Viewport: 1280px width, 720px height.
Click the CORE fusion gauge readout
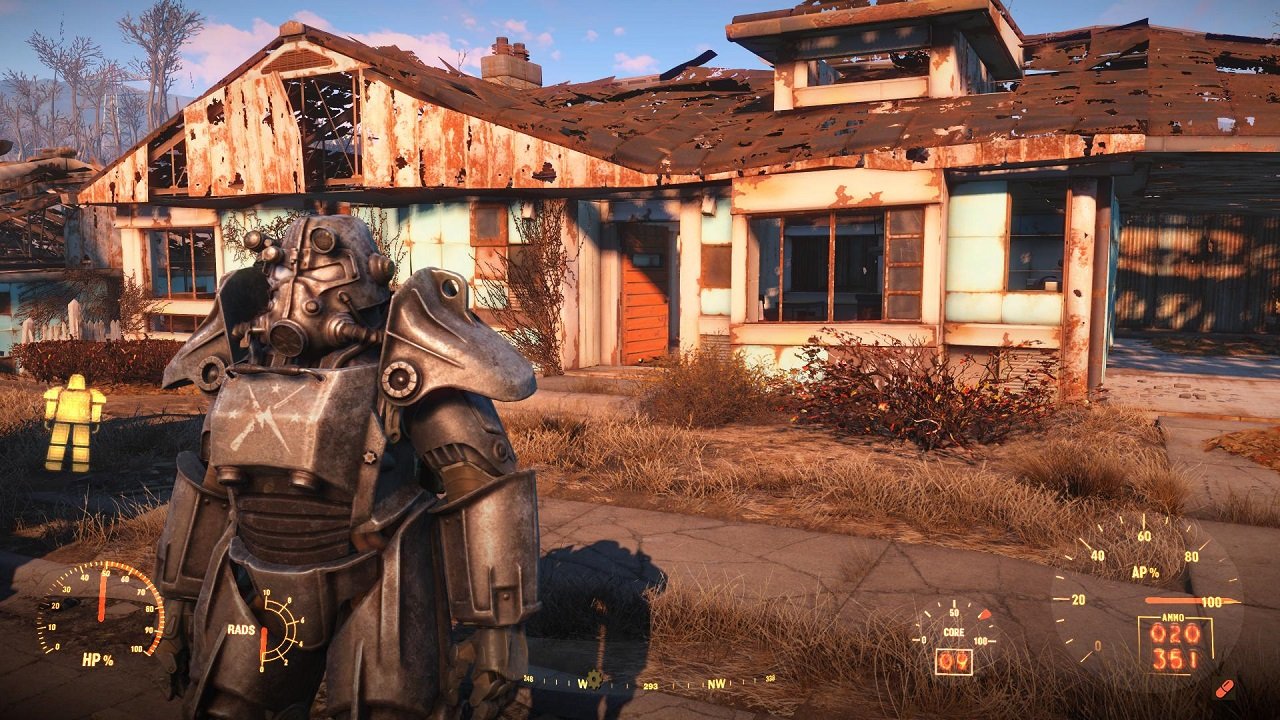tap(954, 633)
